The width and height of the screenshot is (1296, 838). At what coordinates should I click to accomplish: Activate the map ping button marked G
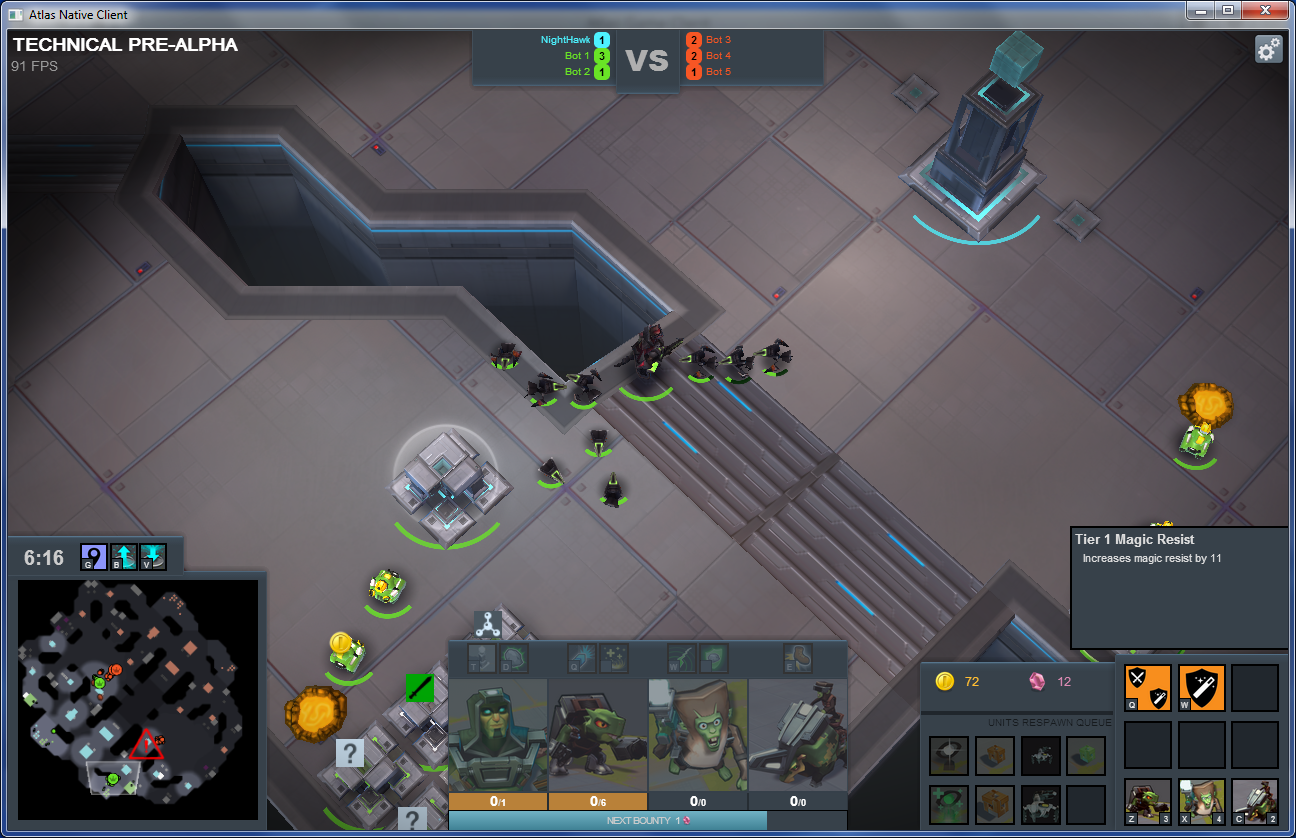pos(94,556)
